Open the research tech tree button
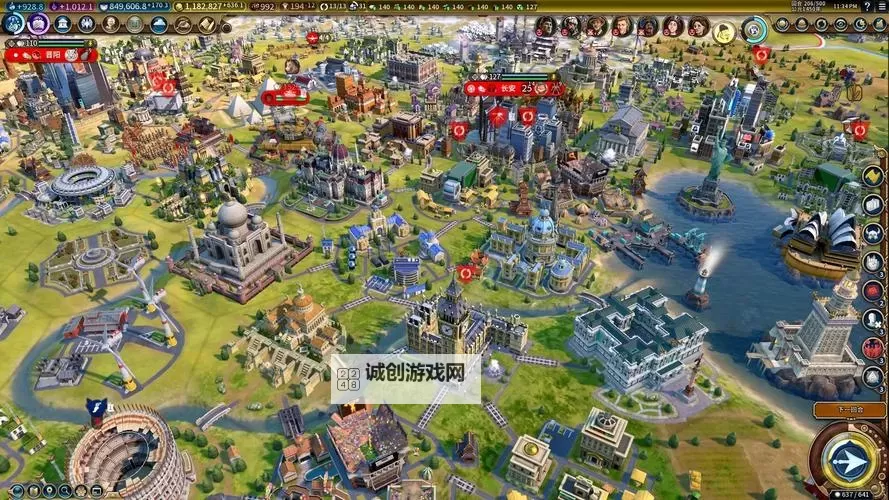 pyautogui.click(x=12, y=24)
